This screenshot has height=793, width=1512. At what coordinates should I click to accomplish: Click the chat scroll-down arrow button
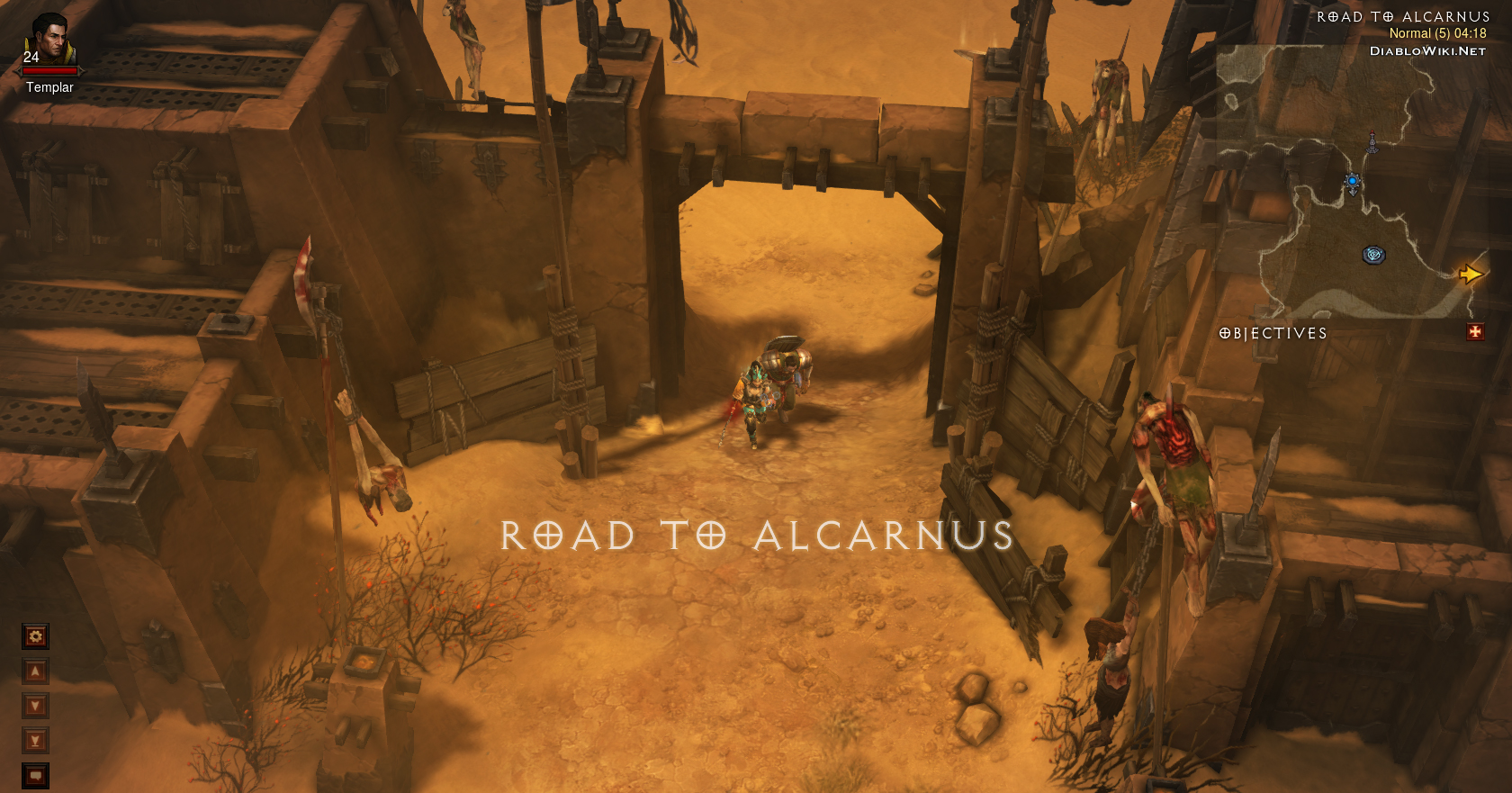(35, 706)
